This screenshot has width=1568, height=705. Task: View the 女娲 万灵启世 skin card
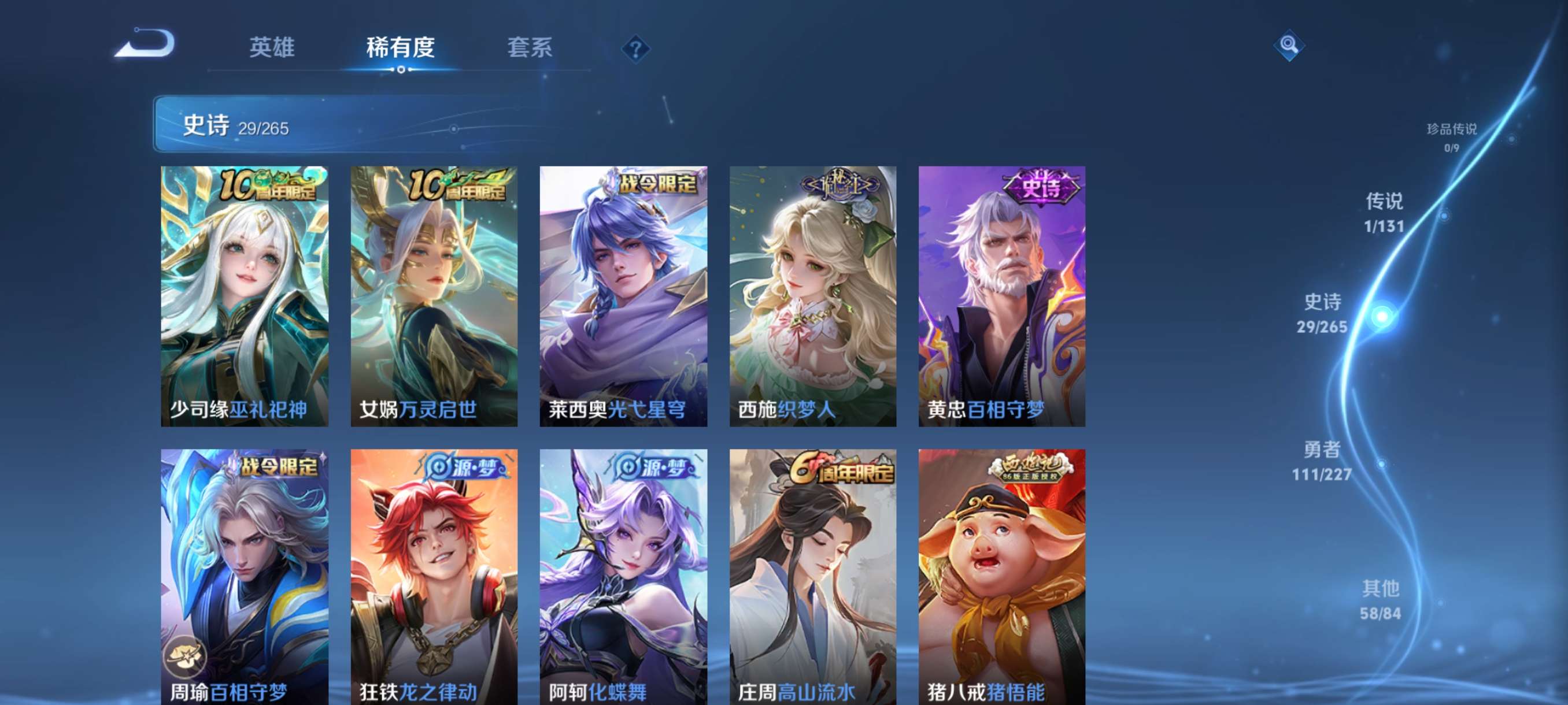[434, 296]
